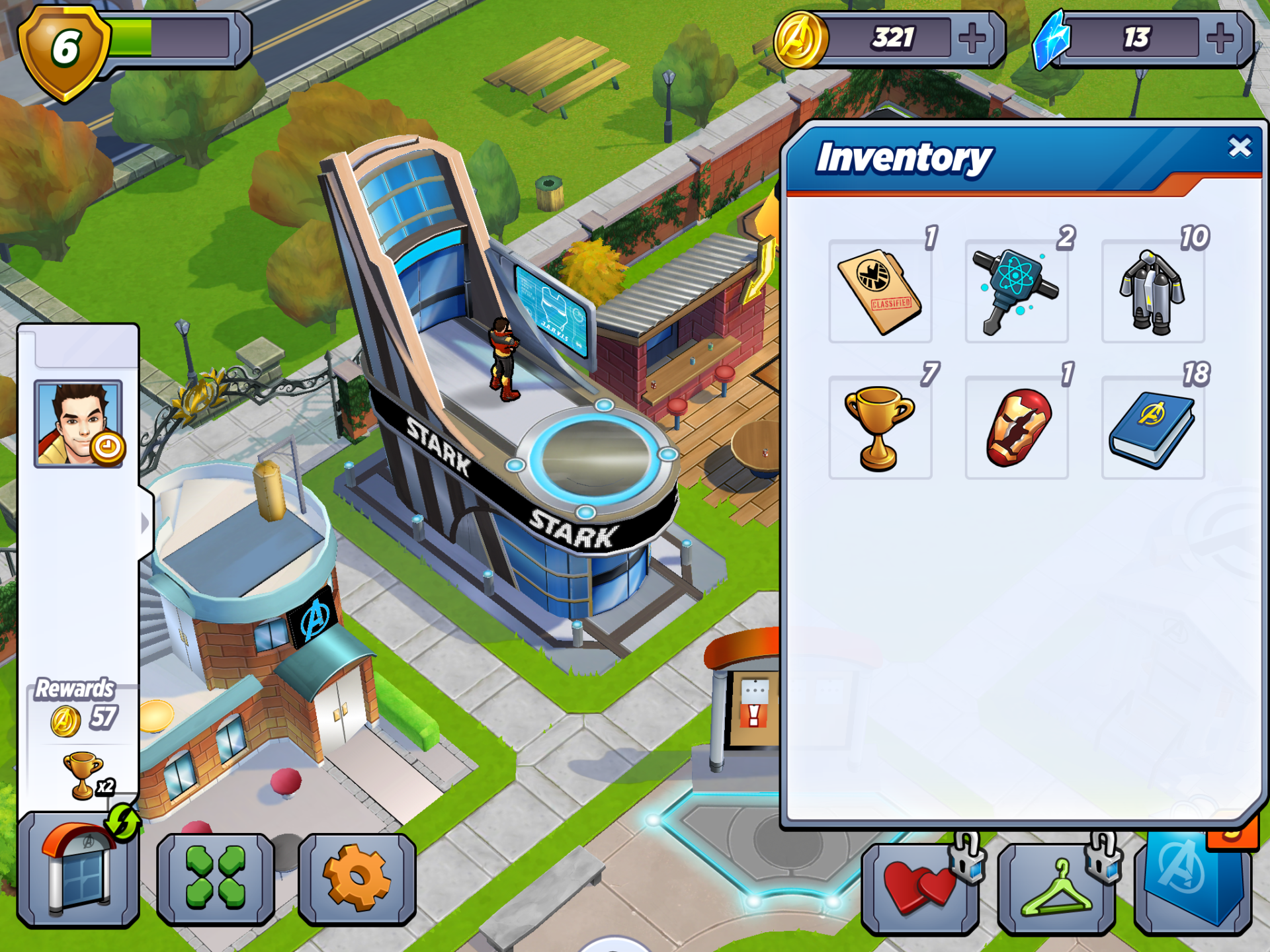Screen dimensions: 1270x952
Task: Add more gold coins with plus button
Action: click(x=972, y=38)
